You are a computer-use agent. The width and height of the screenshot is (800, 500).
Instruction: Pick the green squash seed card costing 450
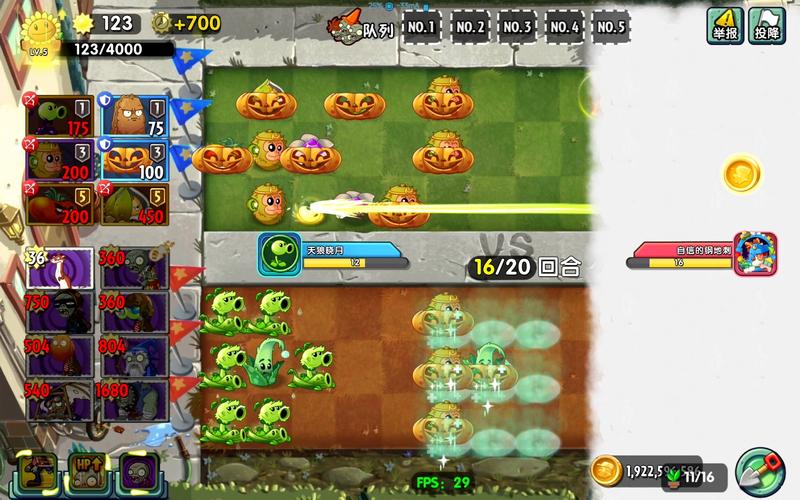(134, 203)
